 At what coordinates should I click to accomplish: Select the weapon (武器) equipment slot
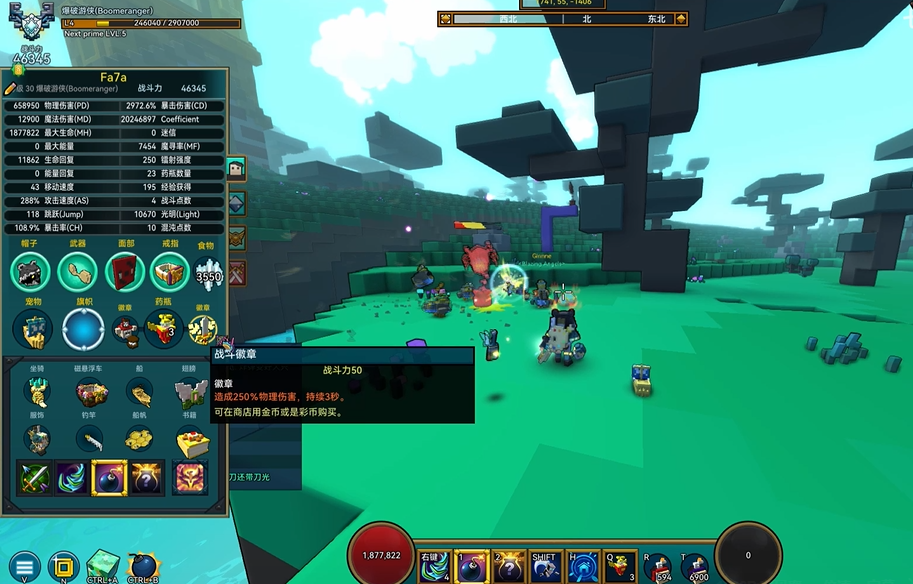coord(77,271)
